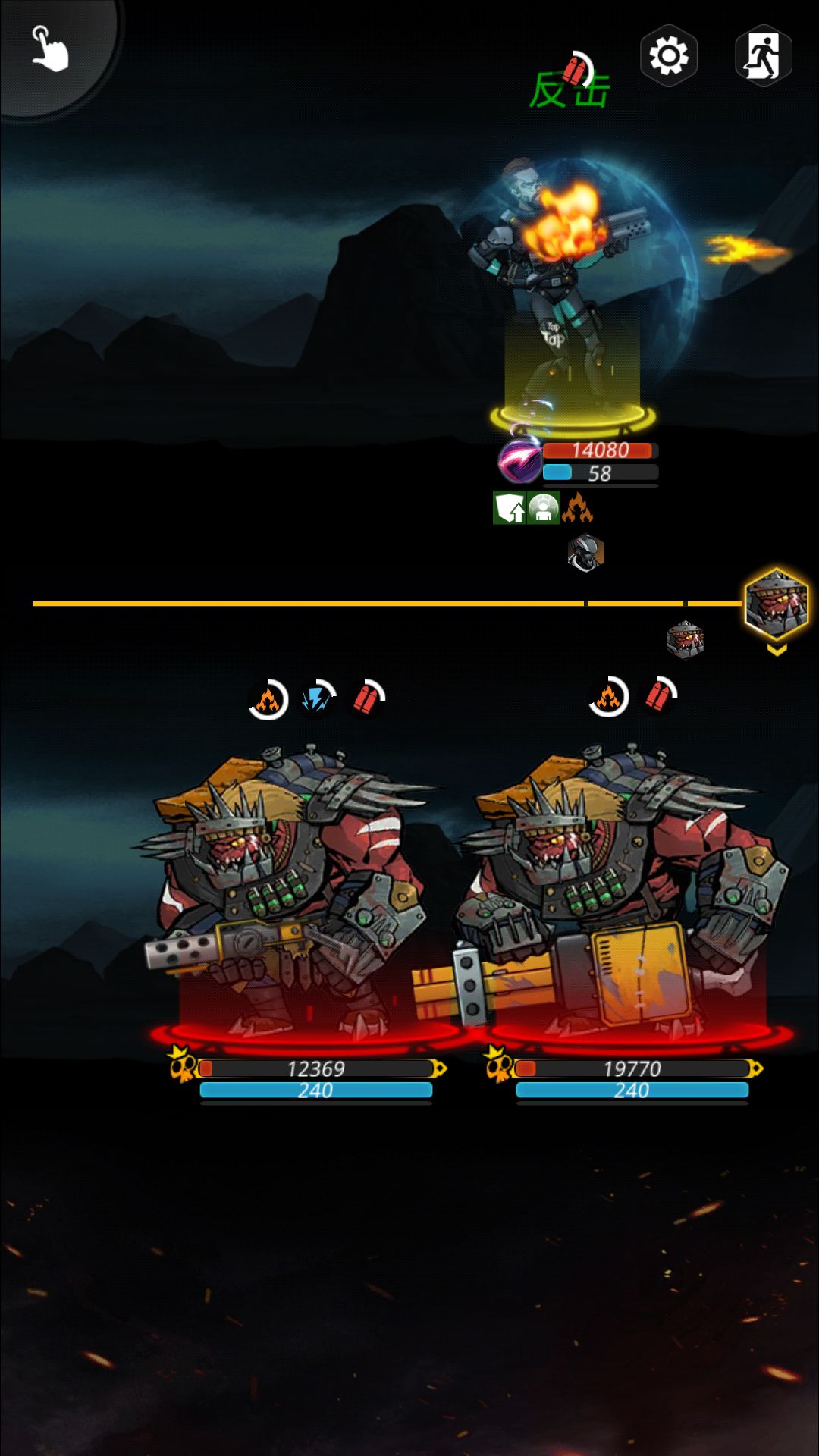
Task: Inspect the flame status under the hero
Action: click(577, 508)
